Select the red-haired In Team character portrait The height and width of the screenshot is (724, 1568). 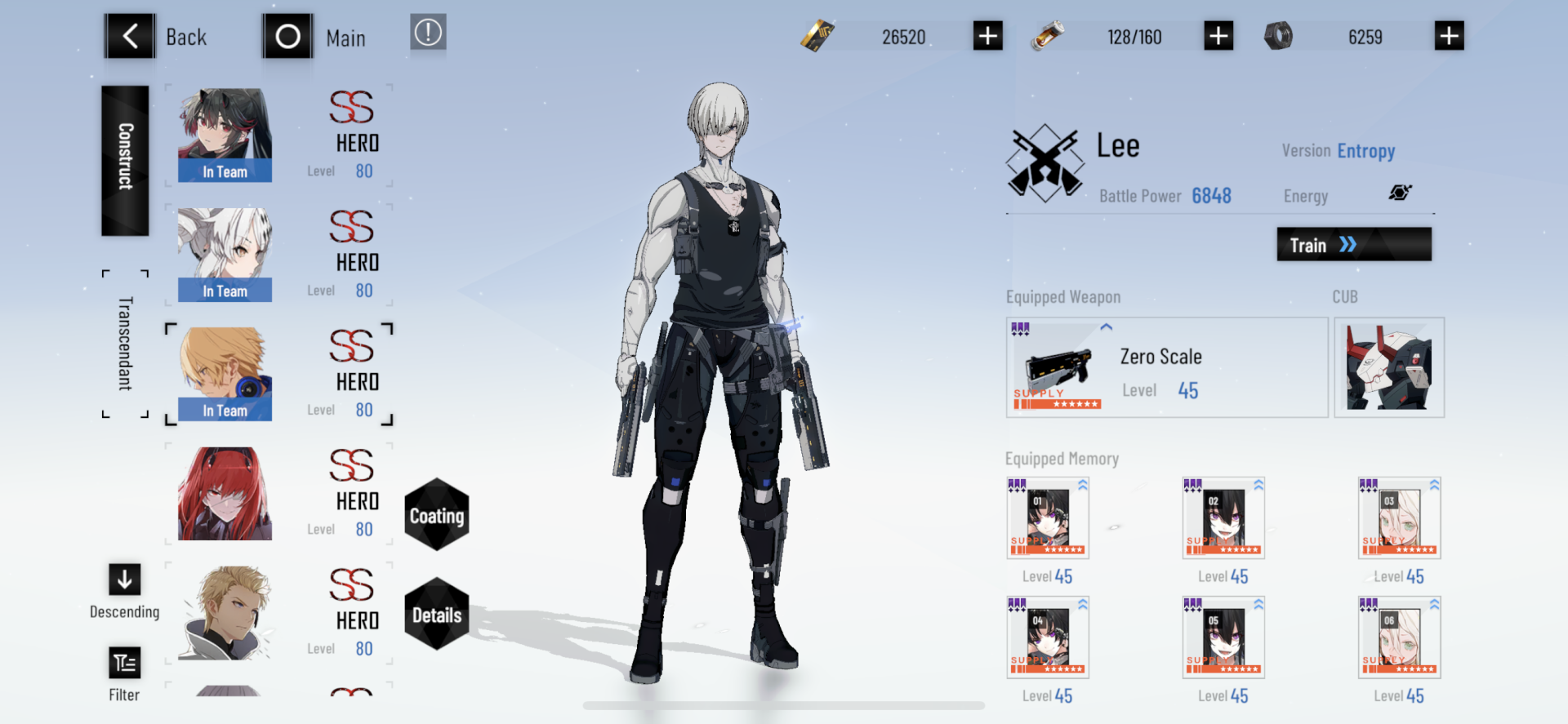pos(224,135)
